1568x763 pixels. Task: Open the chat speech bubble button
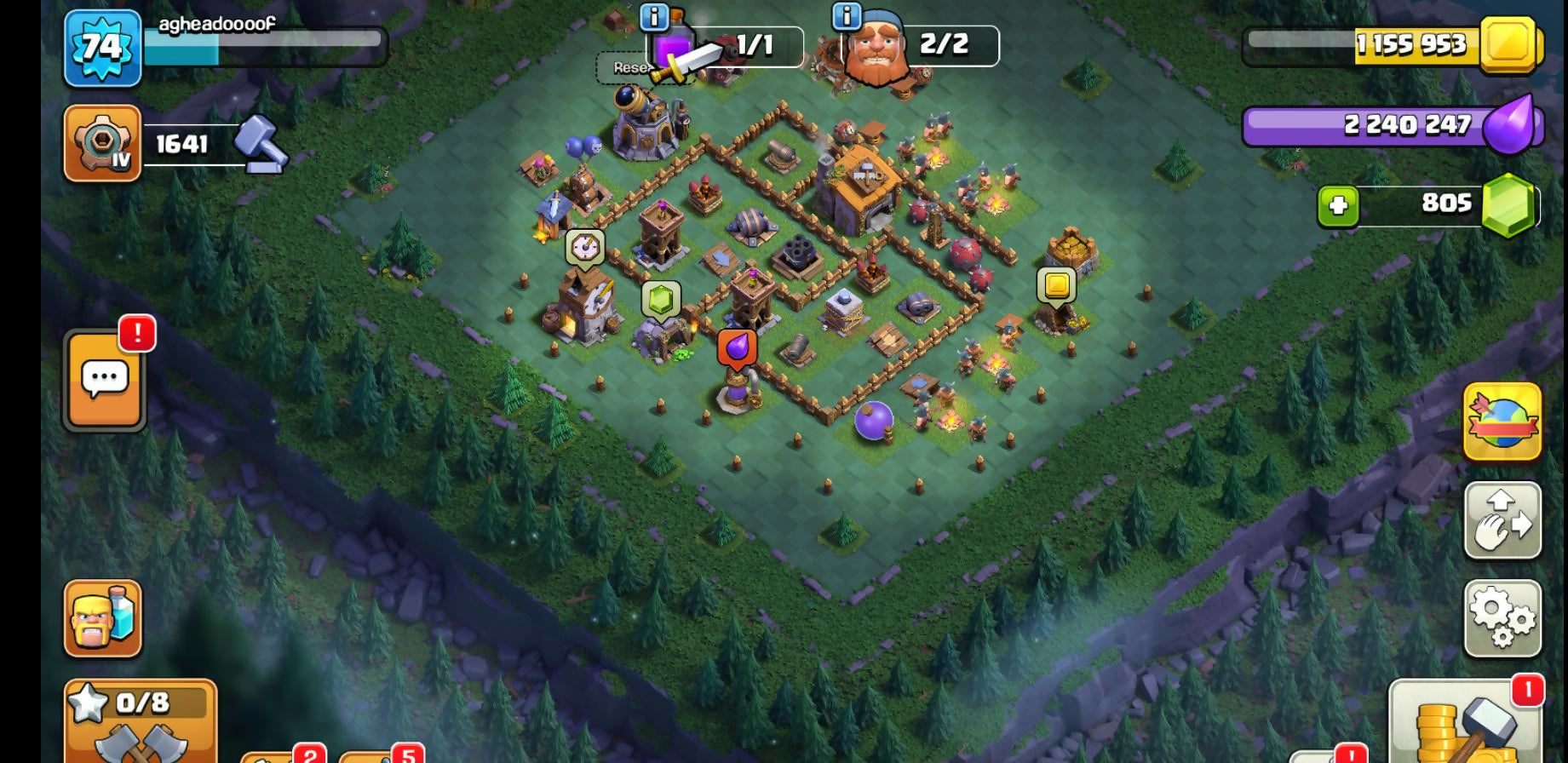[x=105, y=380]
